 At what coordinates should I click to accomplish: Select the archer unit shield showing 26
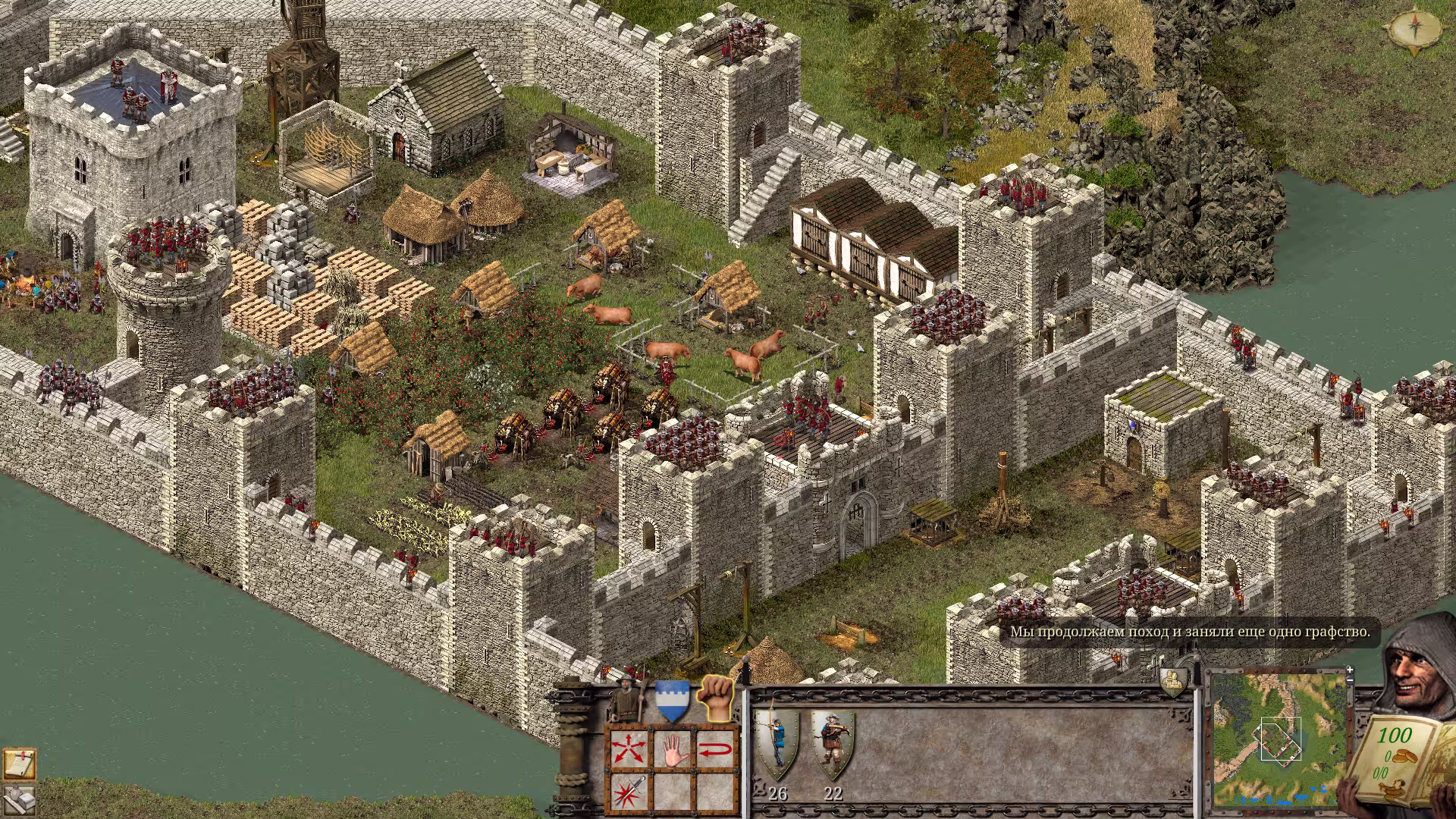777,745
